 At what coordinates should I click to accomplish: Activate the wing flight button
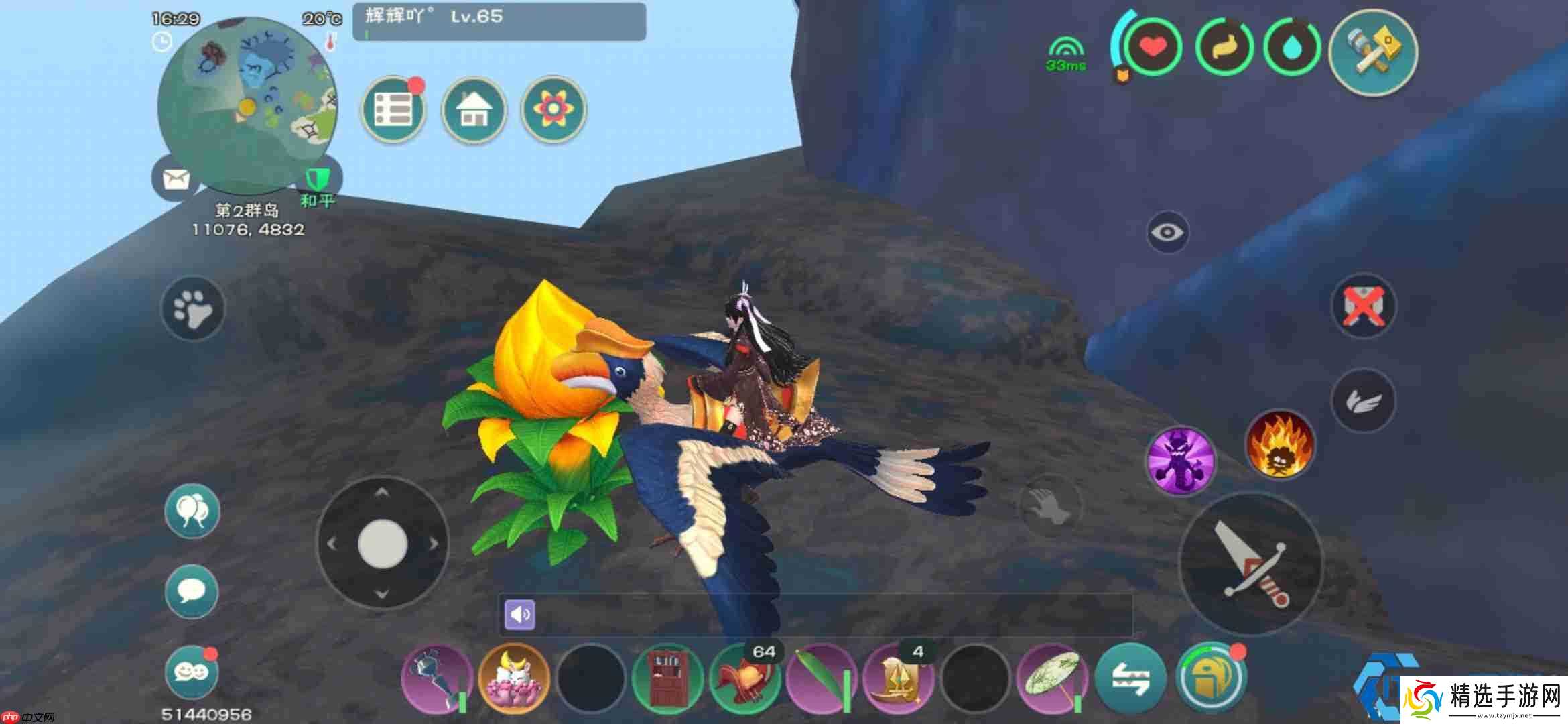[x=1363, y=401]
